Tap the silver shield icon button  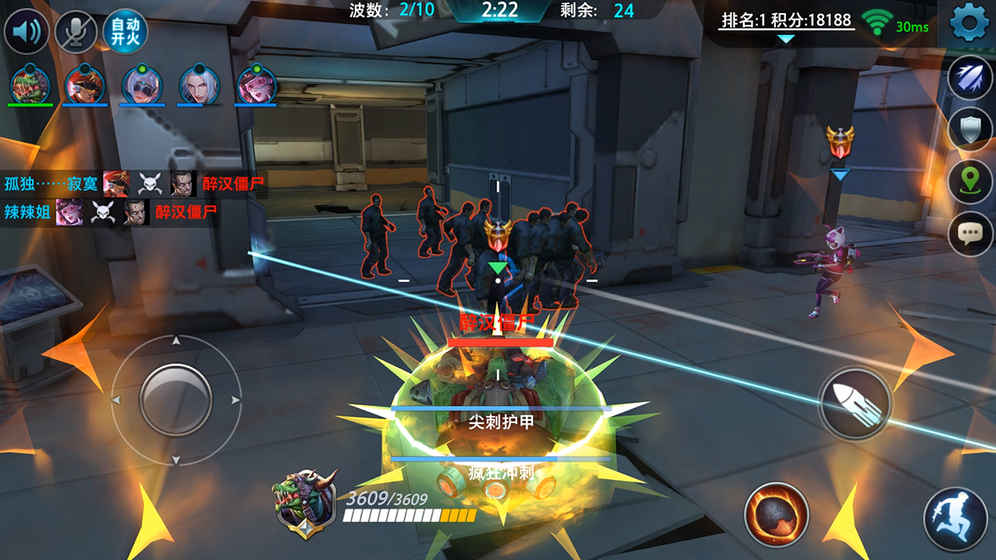tap(969, 129)
